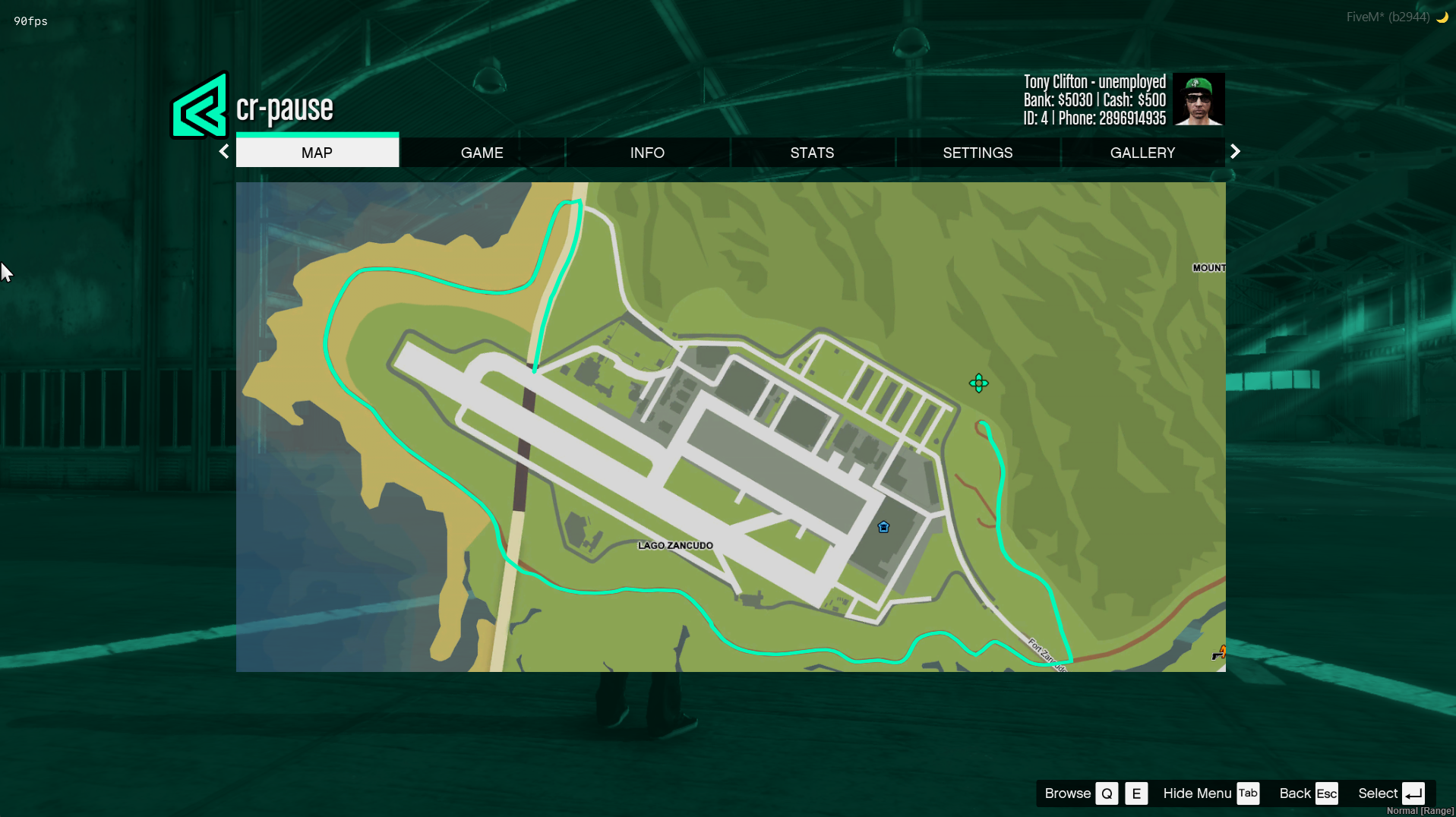Click the Tony Clifton character portrait
This screenshot has width=1456, height=817.
[x=1198, y=99]
